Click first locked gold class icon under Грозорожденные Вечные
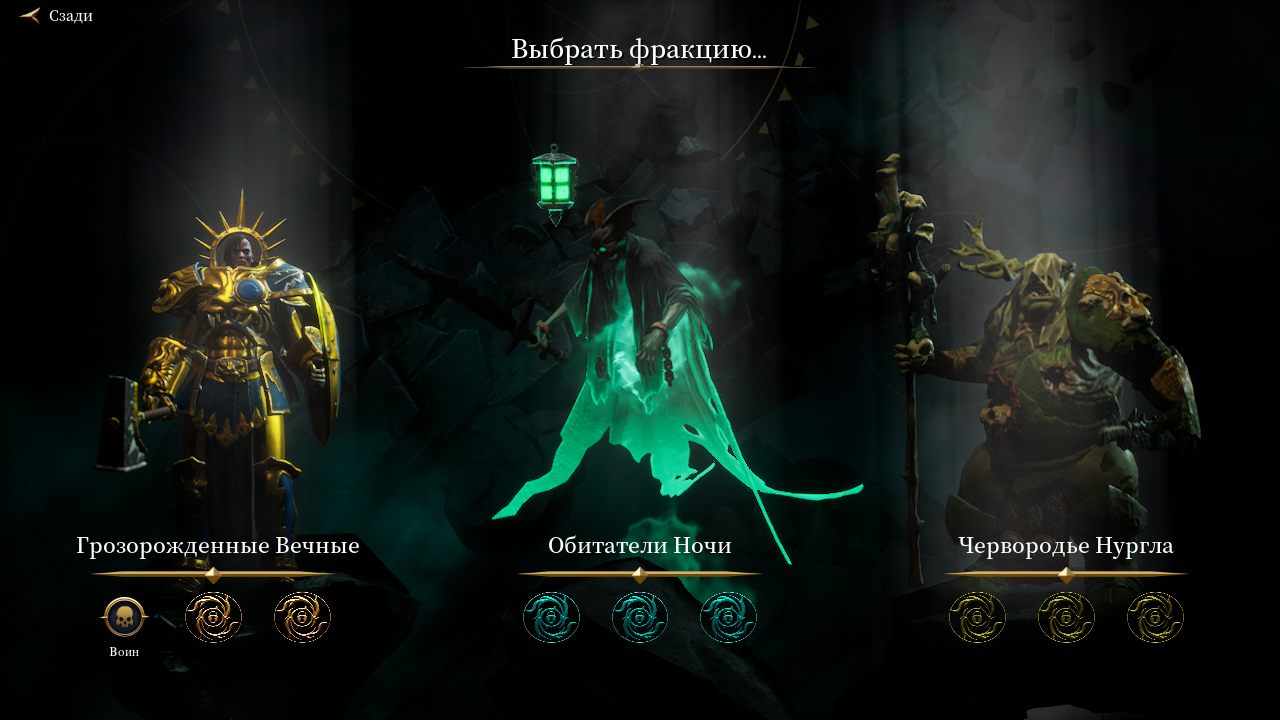The image size is (1280, 720). click(212, 617)
